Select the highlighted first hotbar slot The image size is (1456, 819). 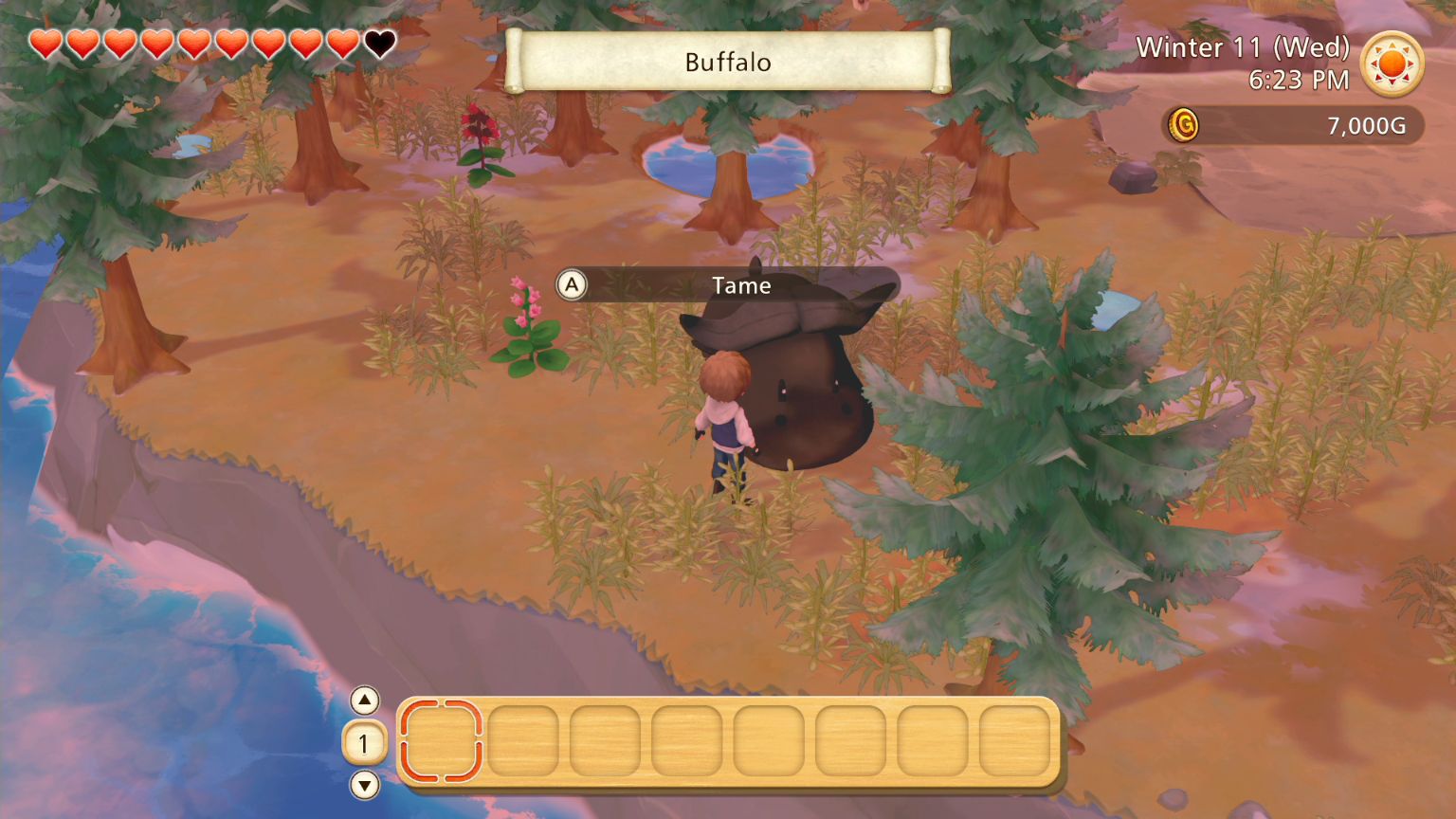coord(441,744)
